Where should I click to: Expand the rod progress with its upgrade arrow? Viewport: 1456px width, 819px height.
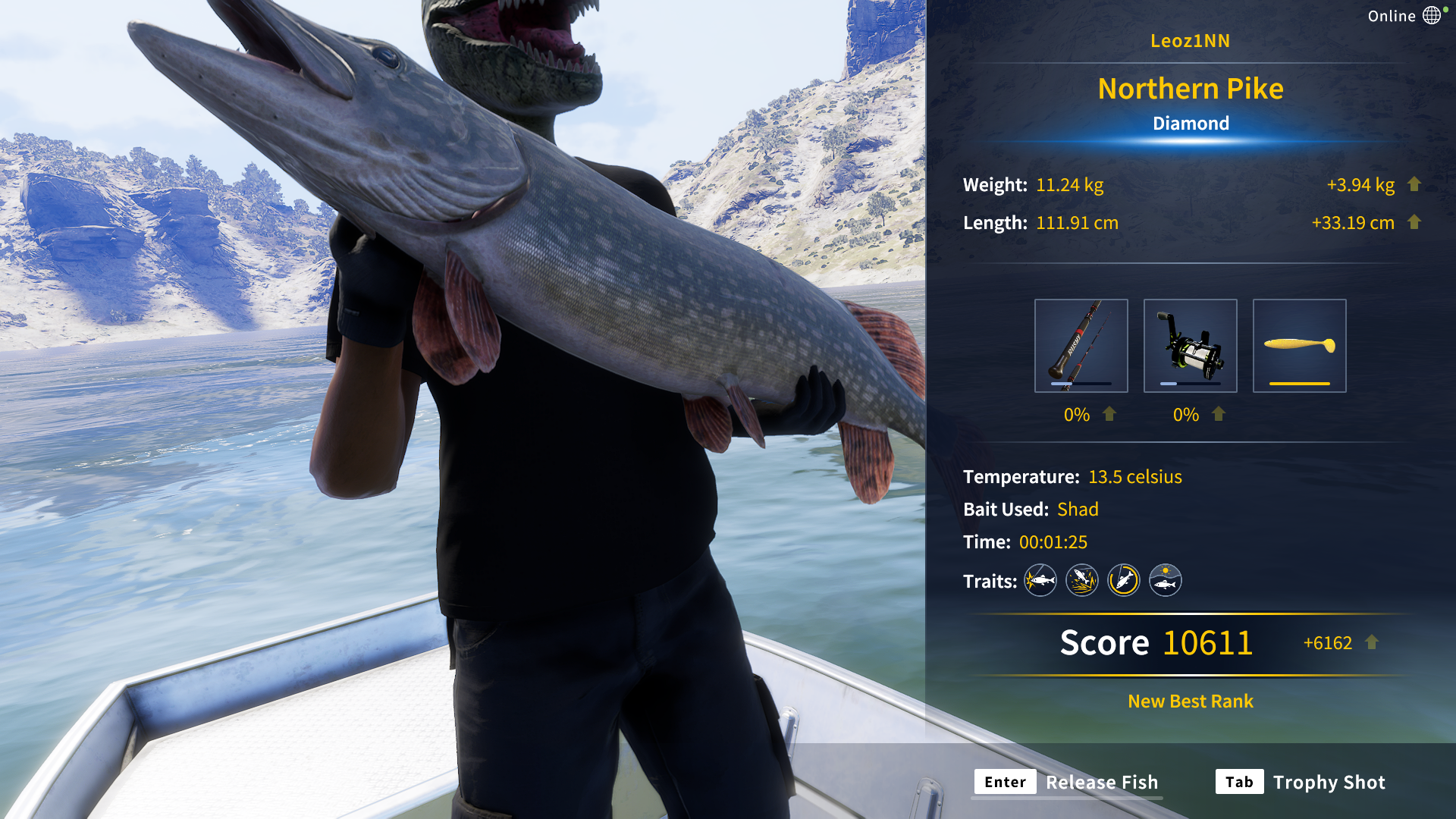tap(1108, 415)
